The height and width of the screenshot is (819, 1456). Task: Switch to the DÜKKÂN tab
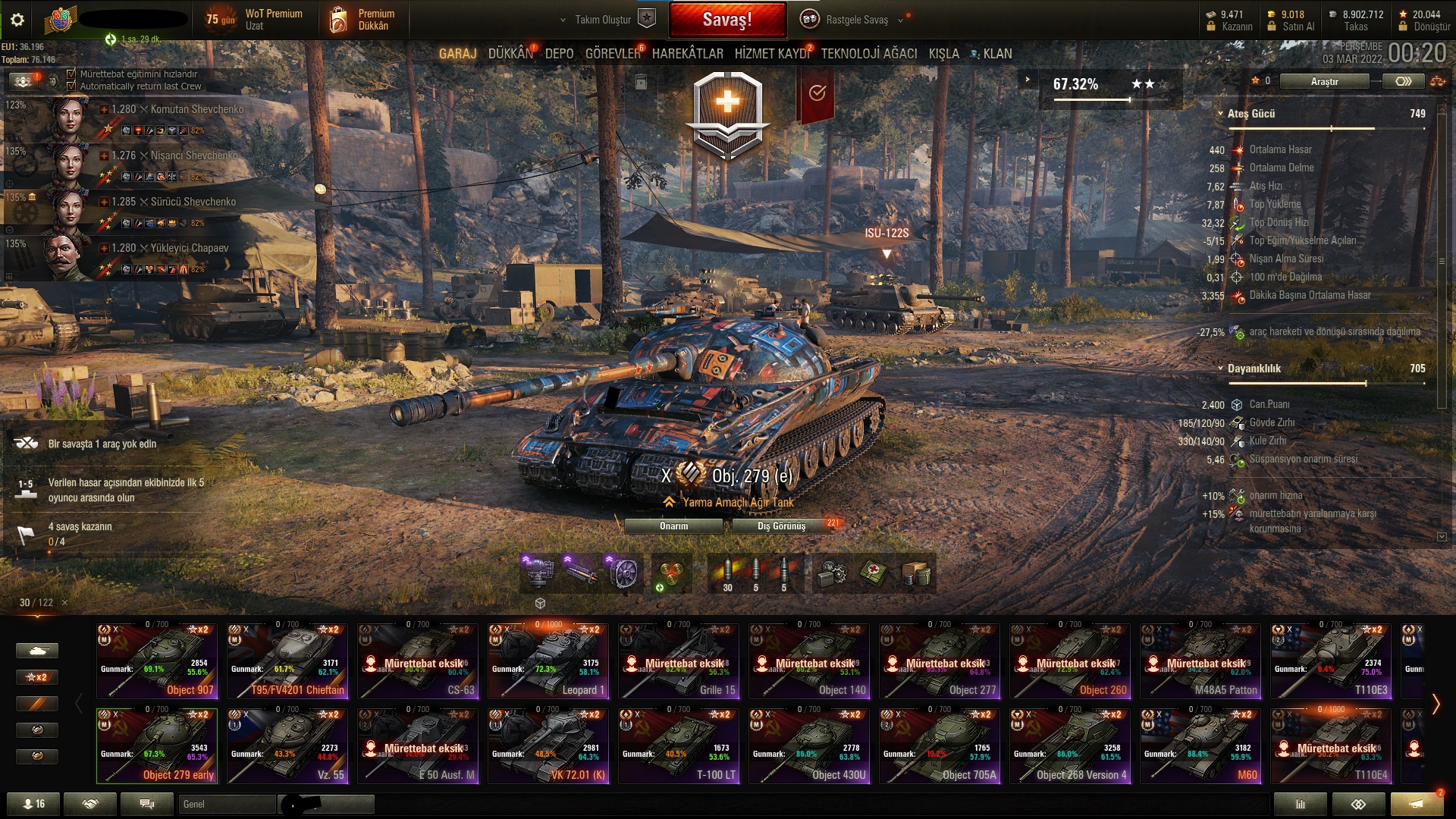(510, 54)
